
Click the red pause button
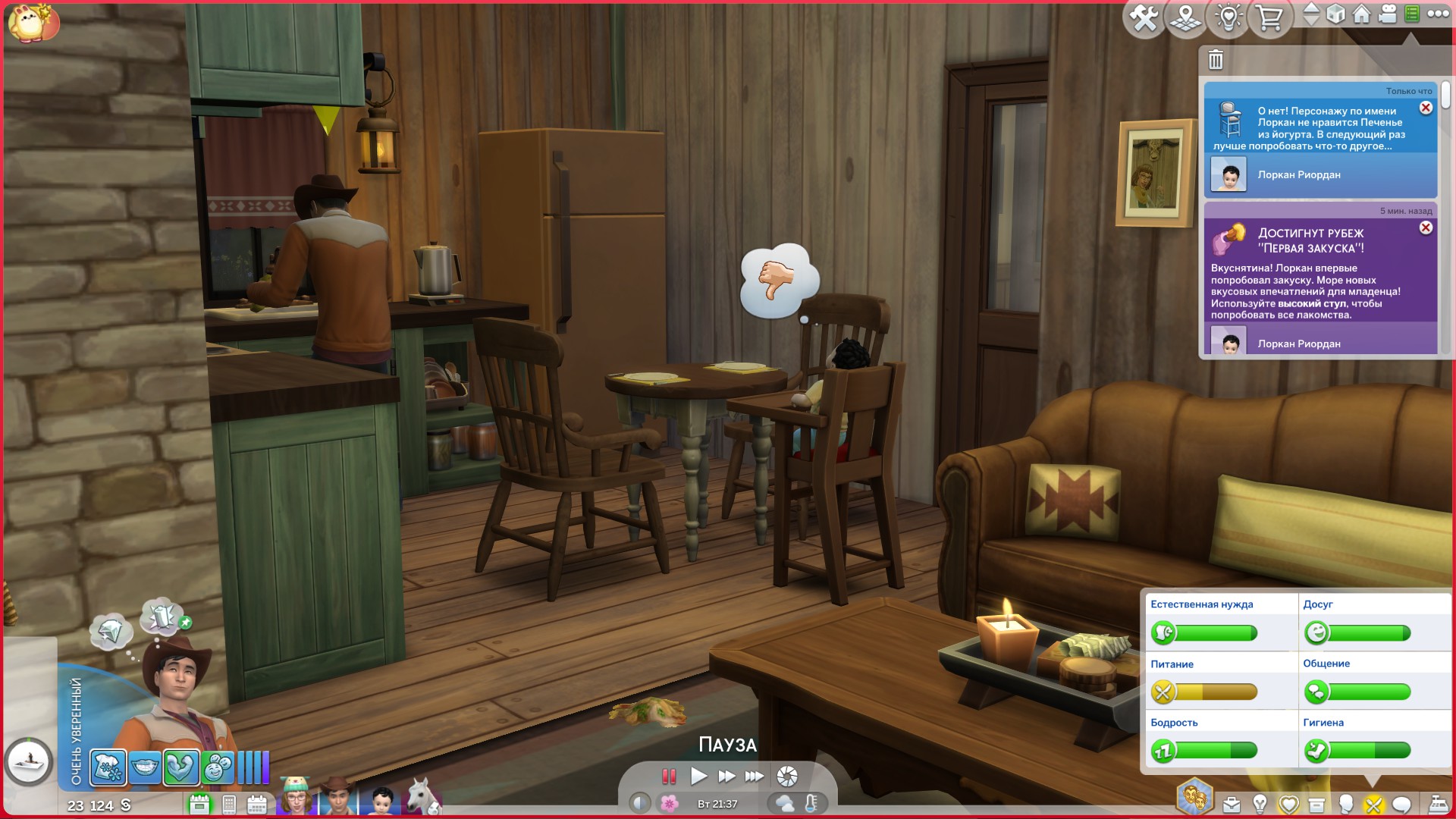[668, 776]
